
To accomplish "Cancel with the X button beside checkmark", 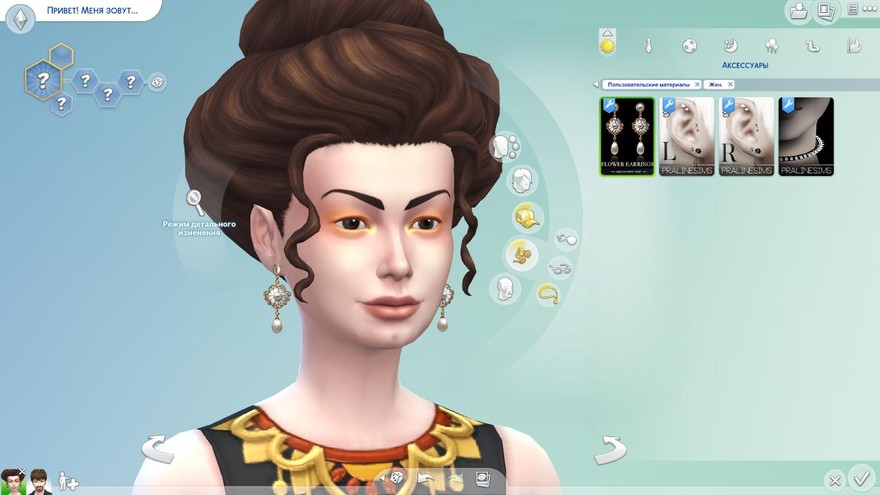I will (835, 480).
